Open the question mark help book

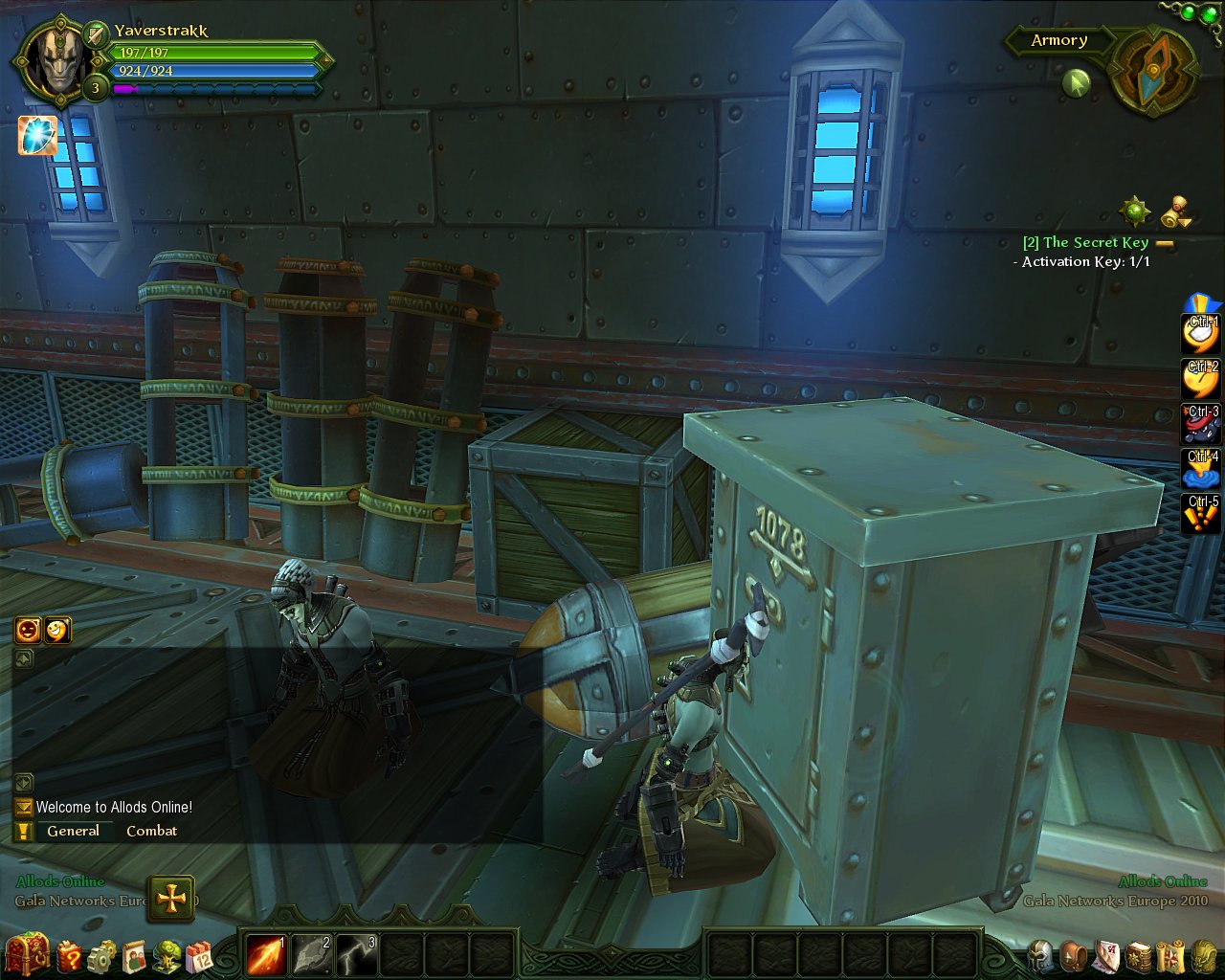pos(69,955)
